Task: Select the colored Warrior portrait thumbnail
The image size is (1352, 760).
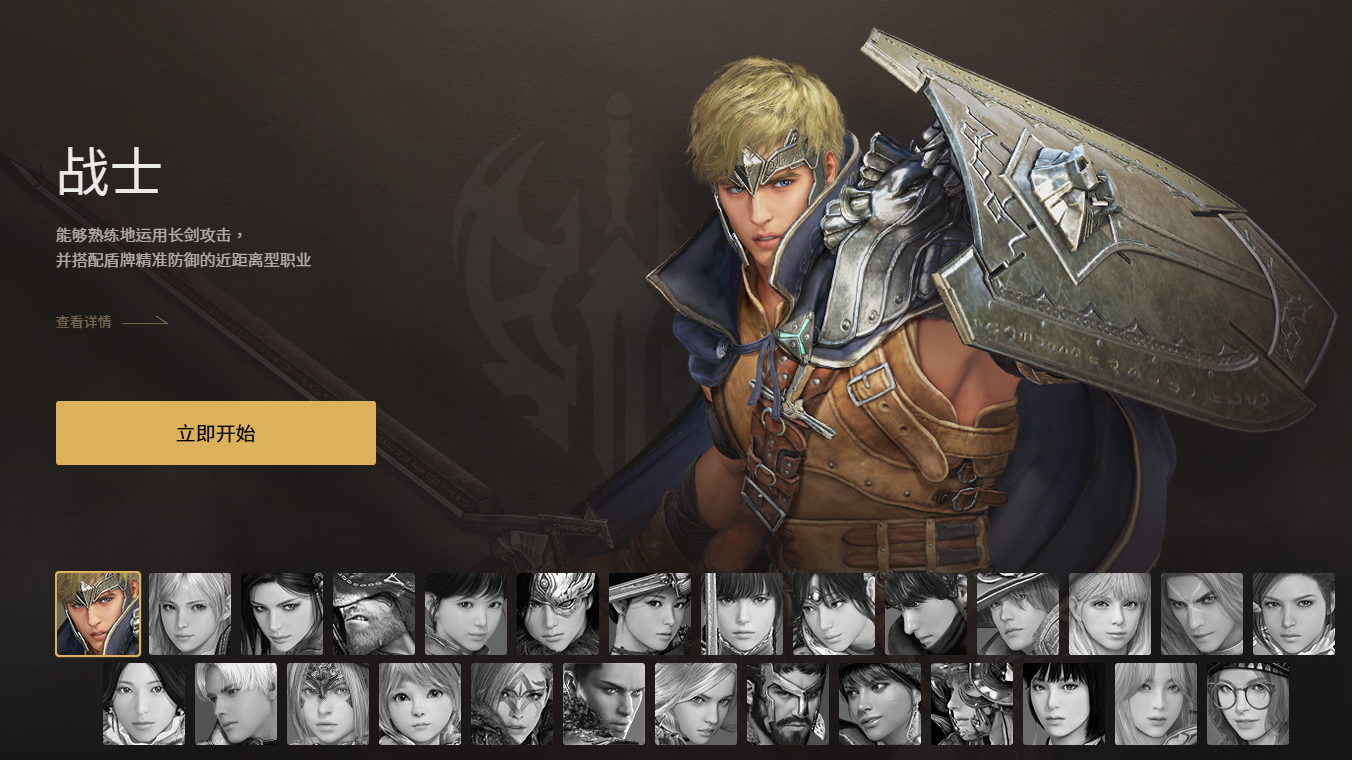Action: coord(98,614)
